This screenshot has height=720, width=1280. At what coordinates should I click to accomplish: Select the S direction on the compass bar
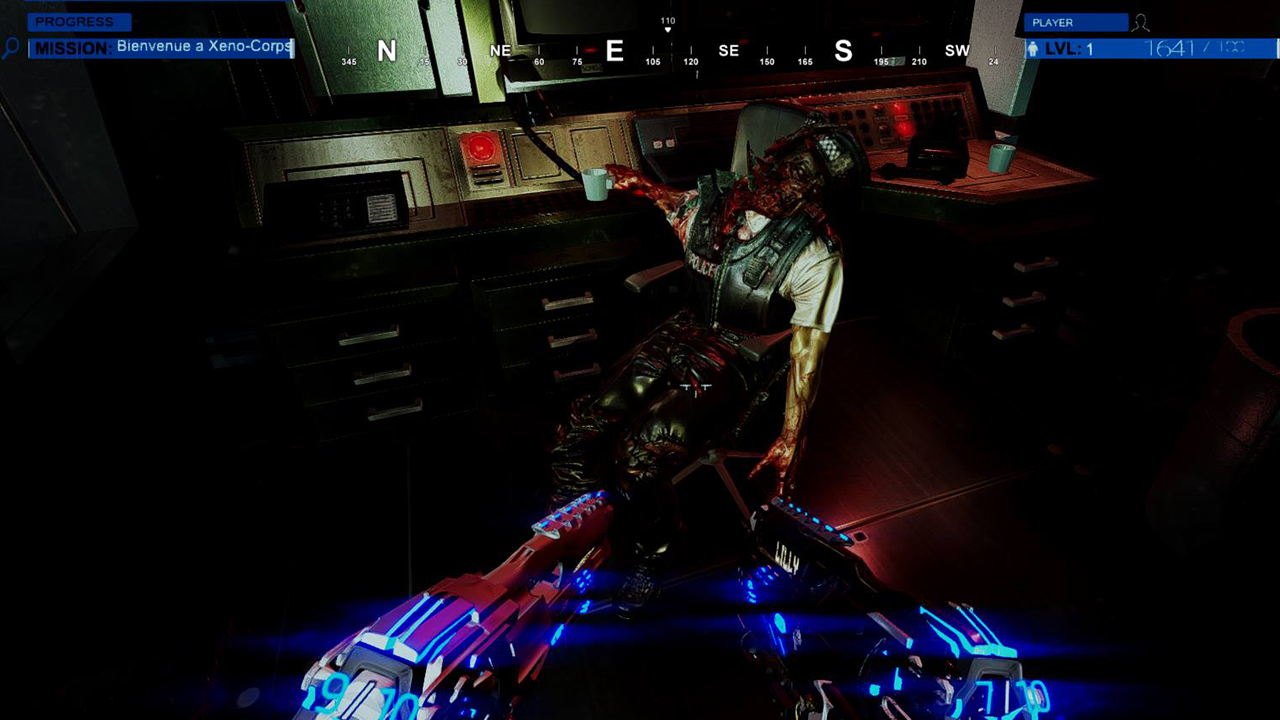[x=843, y=51]
